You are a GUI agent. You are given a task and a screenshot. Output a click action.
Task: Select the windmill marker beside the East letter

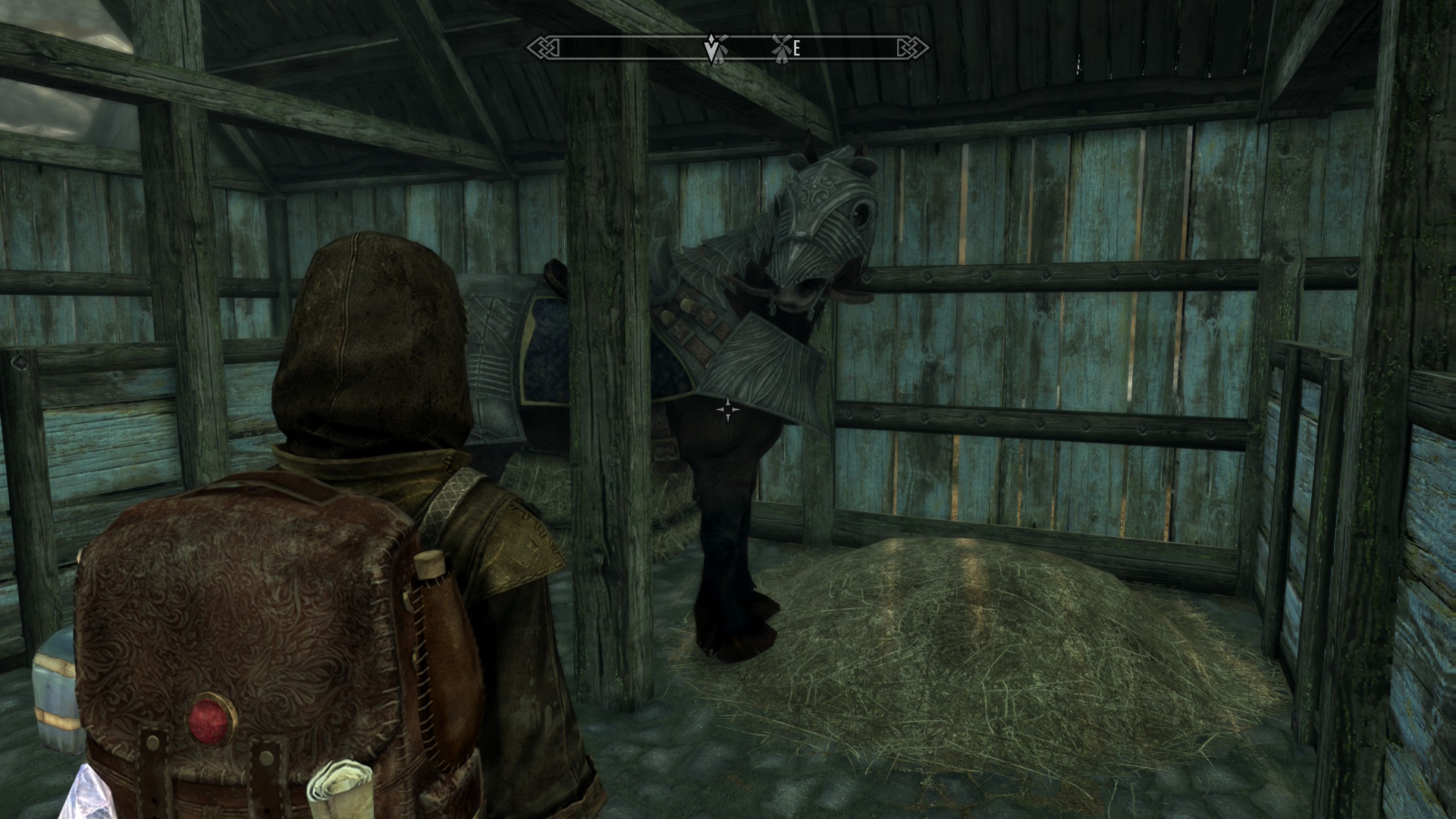pos(780,47)
